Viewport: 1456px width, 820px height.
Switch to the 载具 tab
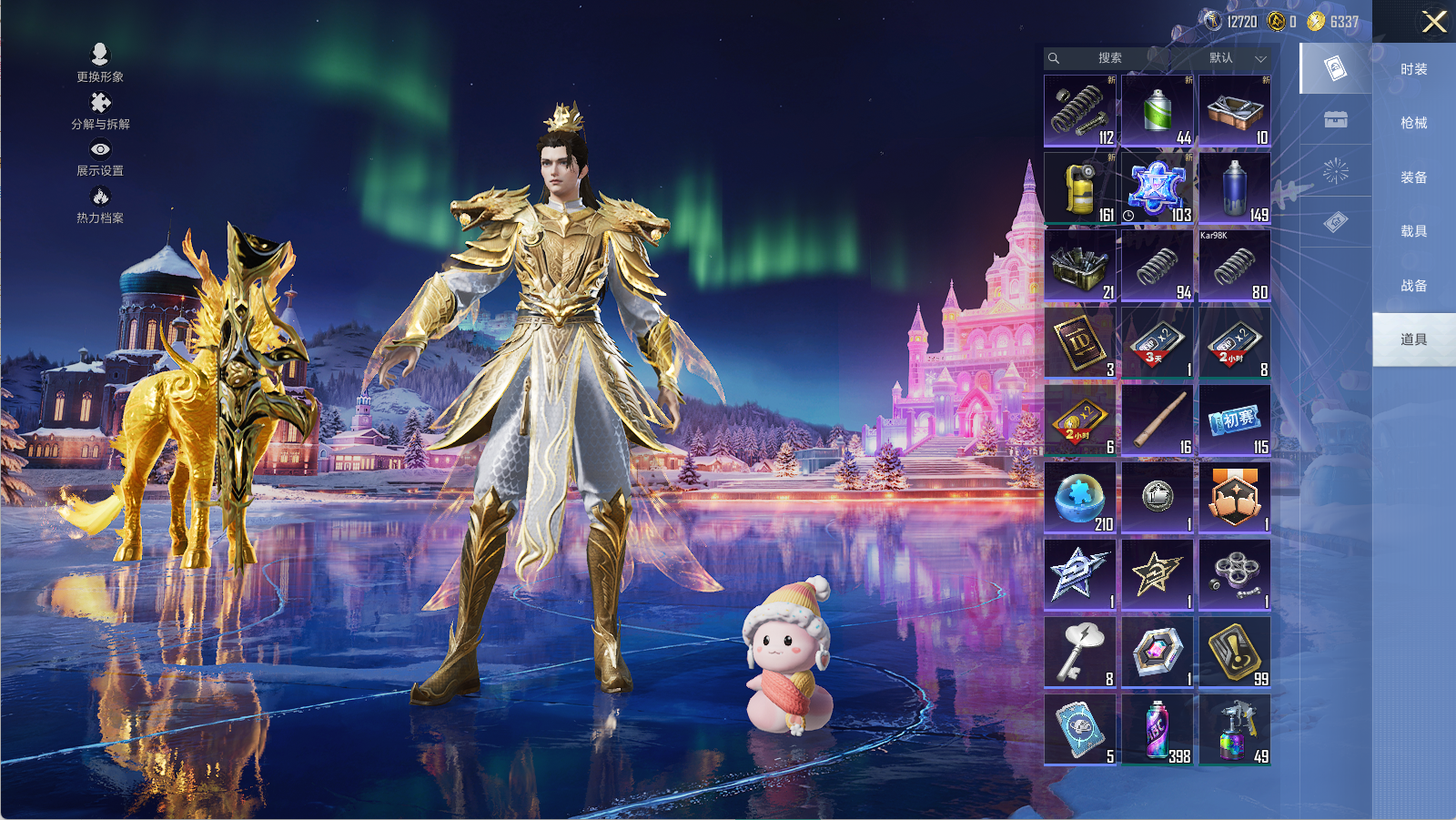[x=1413, y=231]
